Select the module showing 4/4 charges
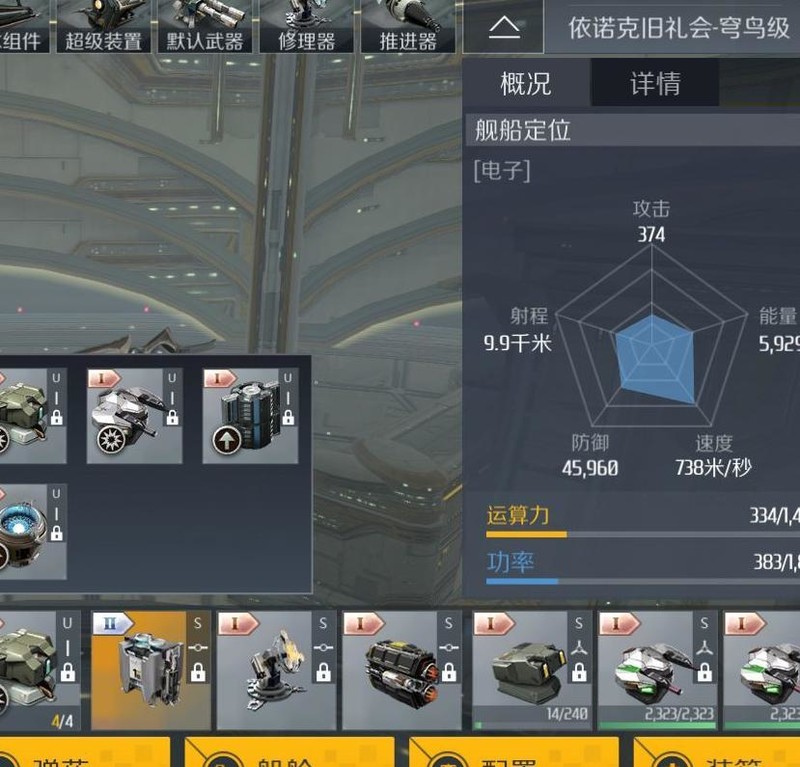Screen dimensions: 800x767 tap(35, 670)
